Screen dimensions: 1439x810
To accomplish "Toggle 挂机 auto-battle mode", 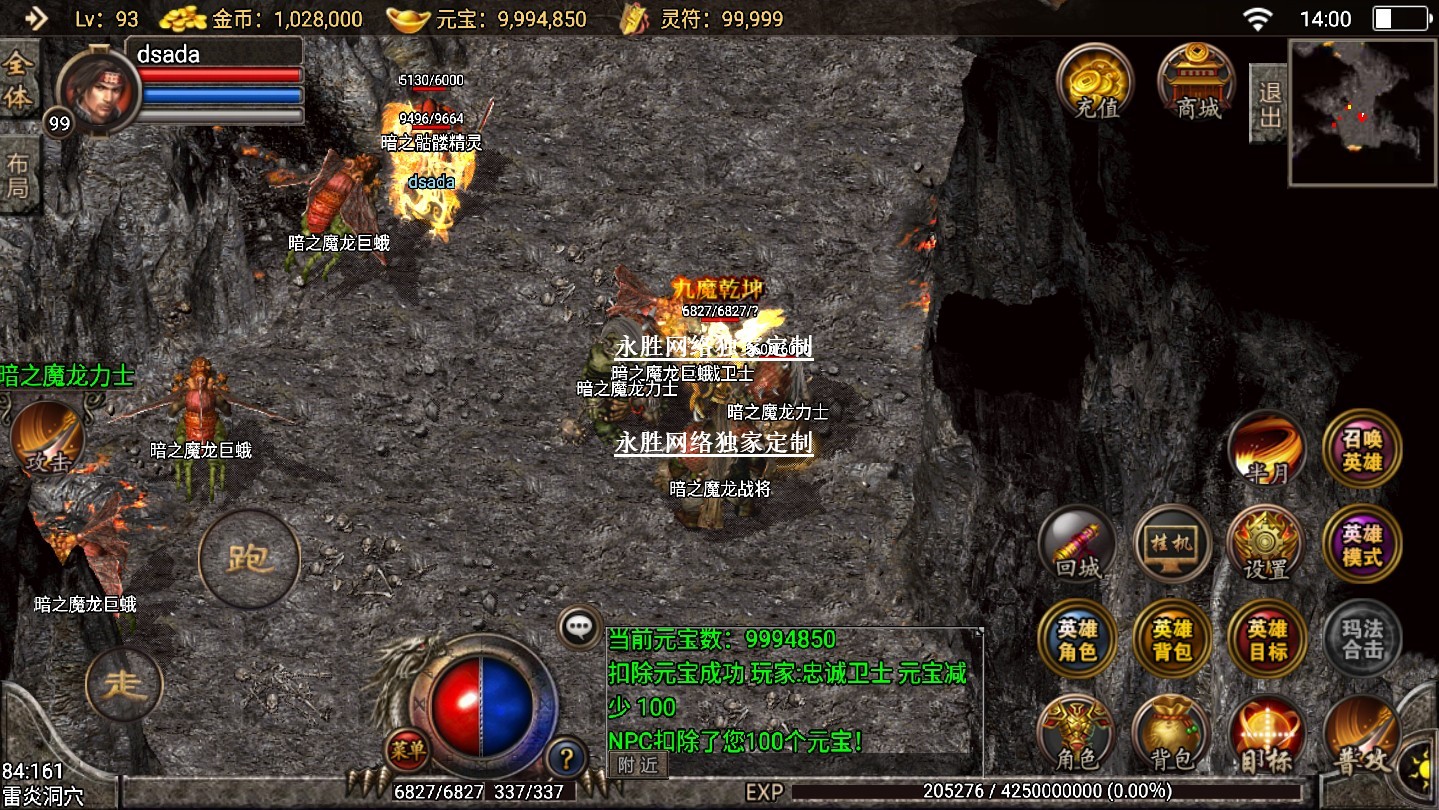I will tap(1172, 544).
